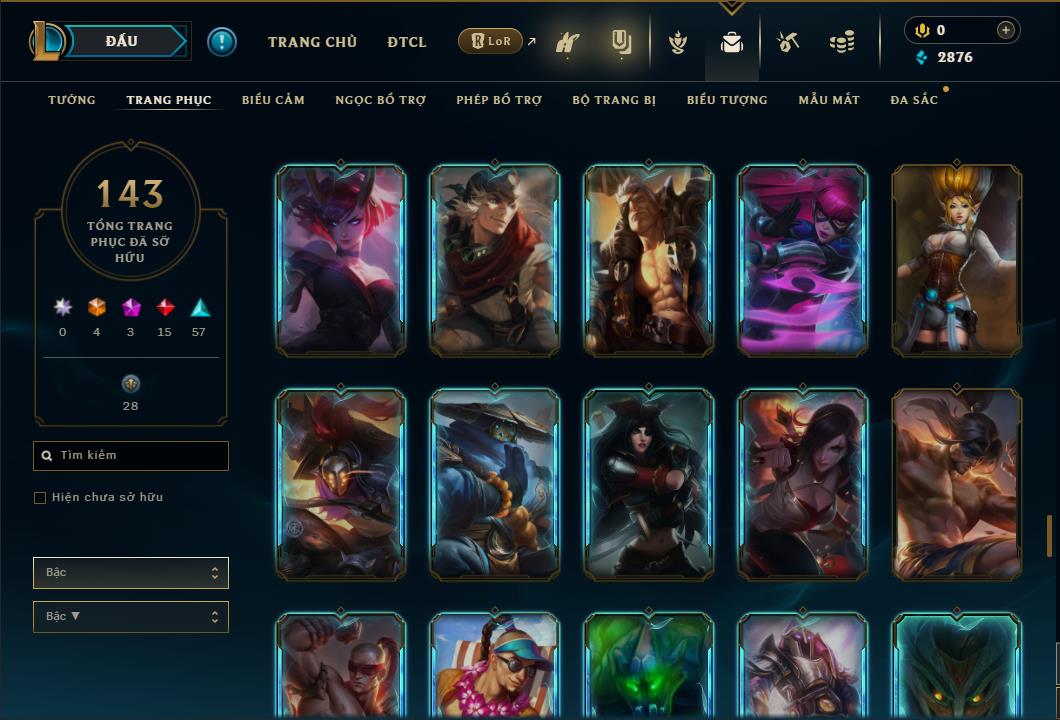
Task: Open the MẪU MẮT tab
Action: (x=829, y=100)
